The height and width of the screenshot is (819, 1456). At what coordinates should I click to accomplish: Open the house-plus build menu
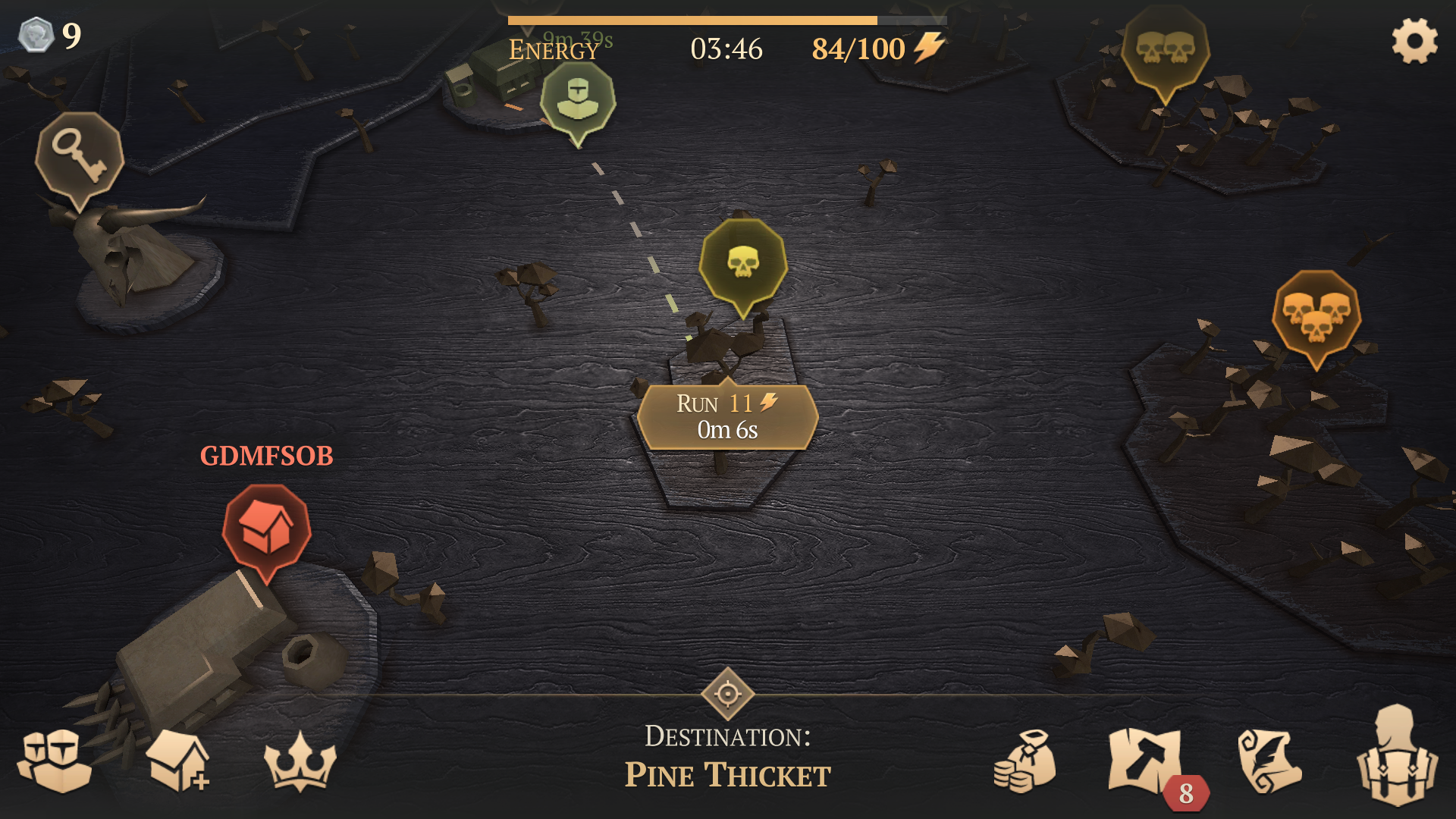point(178,760)
